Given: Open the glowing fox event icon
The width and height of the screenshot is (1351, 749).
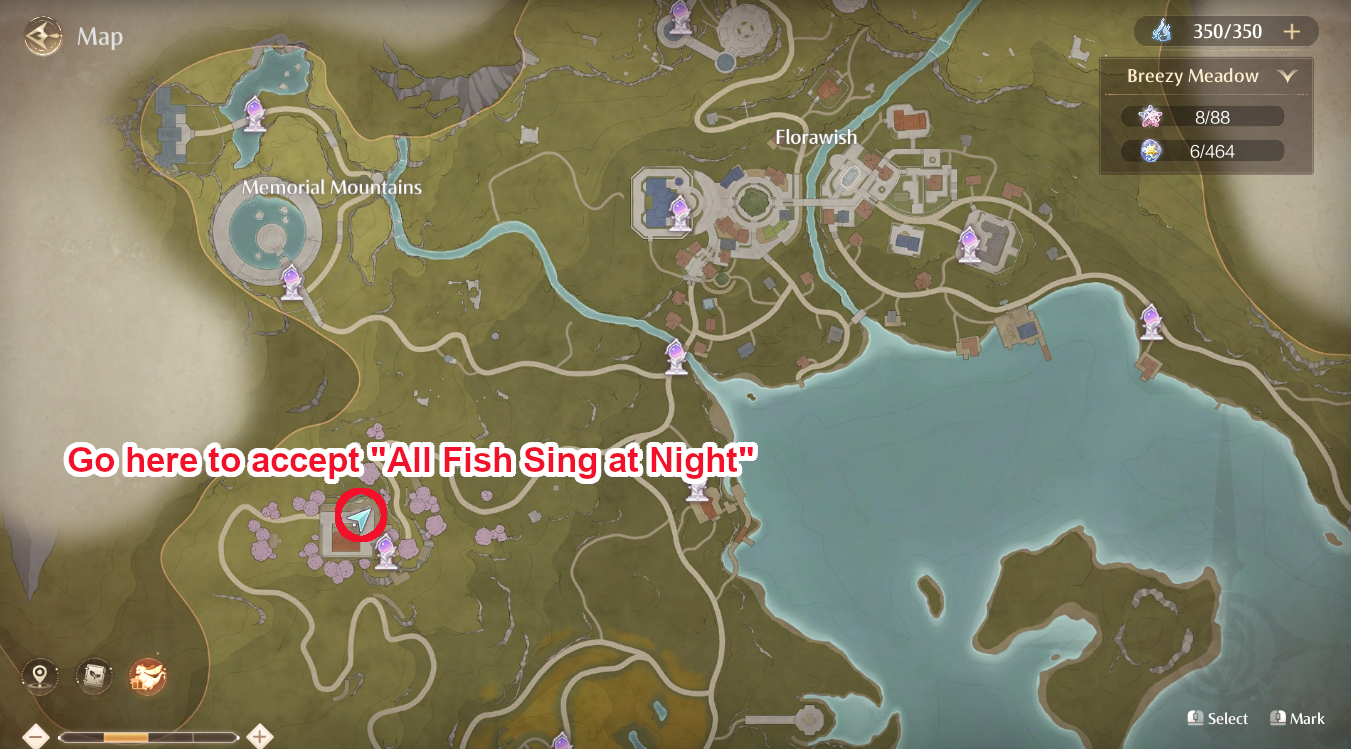Looking at the screenshot, I should pos(146,674).
